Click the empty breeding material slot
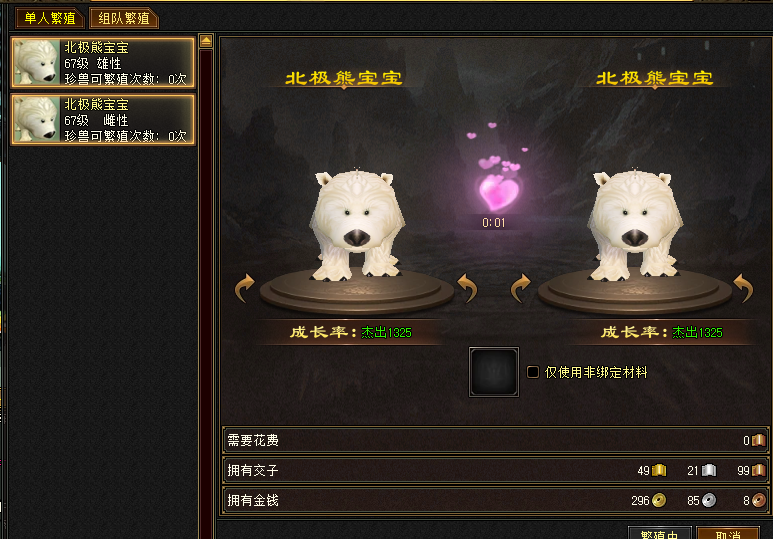Image resolution: width=773 pixels, height=539 pixels. click(x=494, y=372)
